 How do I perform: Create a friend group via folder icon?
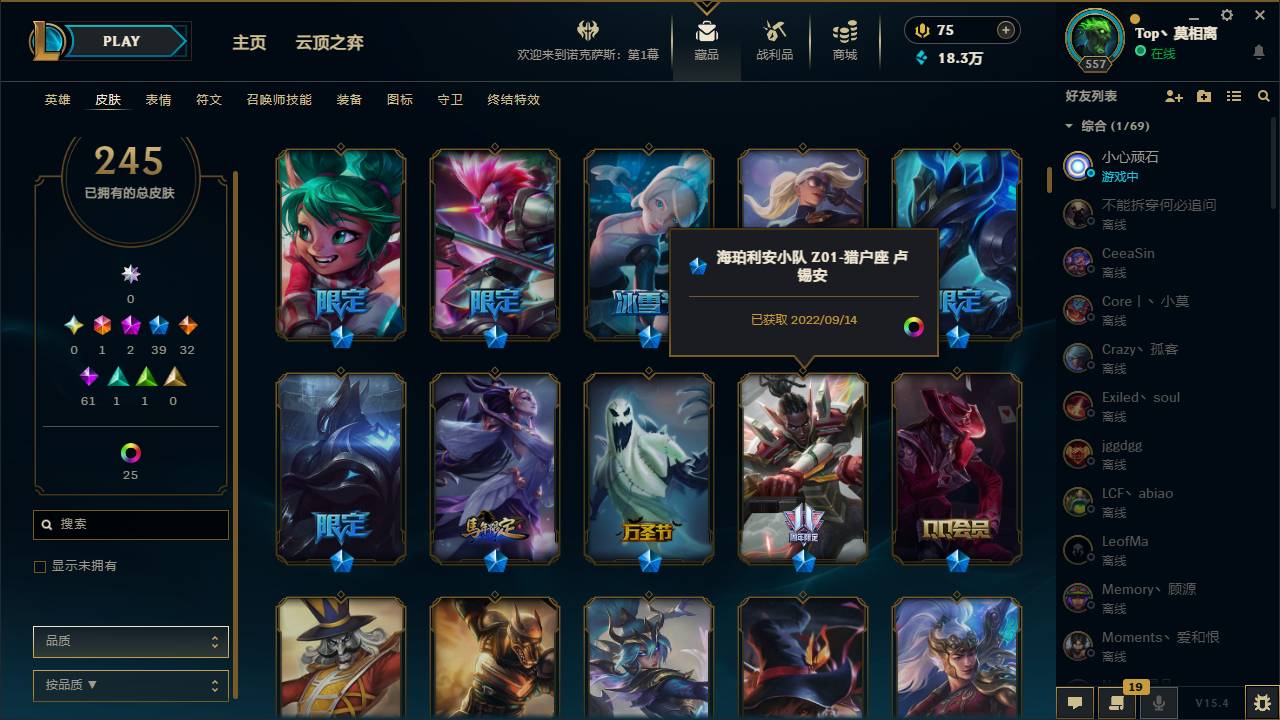pos(1203,96)
